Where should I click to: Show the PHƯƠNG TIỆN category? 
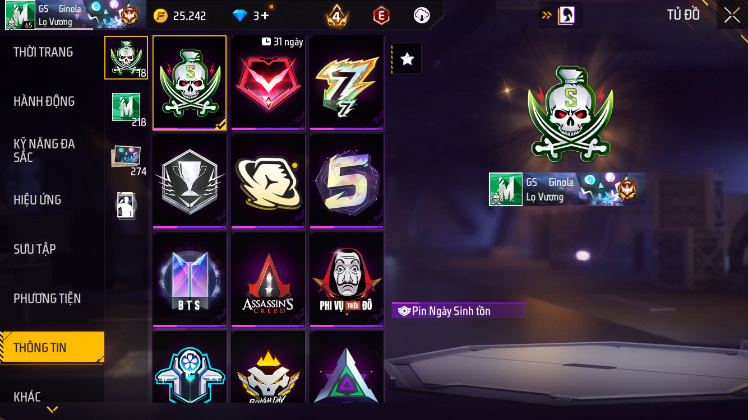(x=47, y=298)
